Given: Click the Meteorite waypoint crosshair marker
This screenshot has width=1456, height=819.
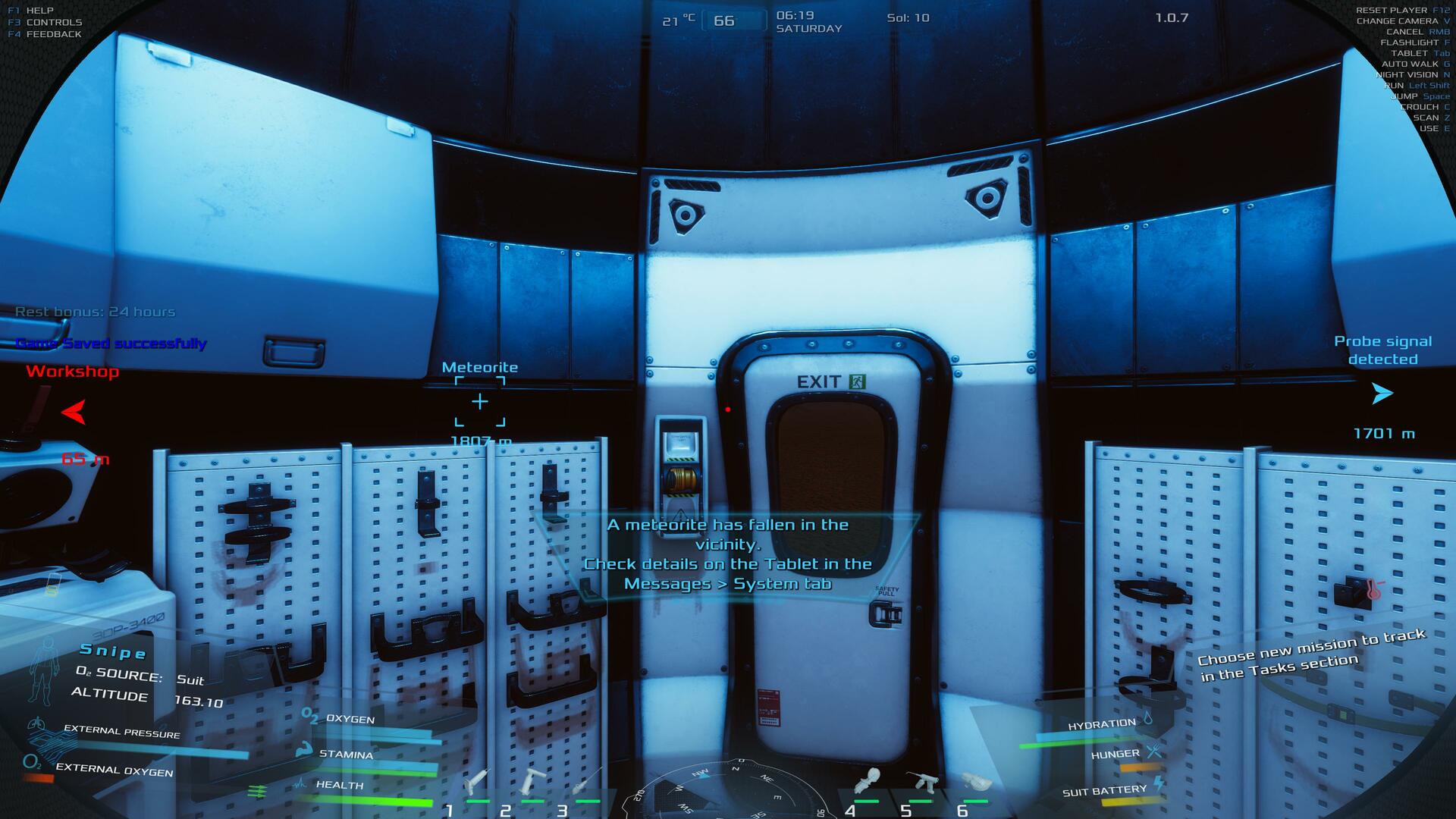Looking at the screenshot, I should point(480,401).
